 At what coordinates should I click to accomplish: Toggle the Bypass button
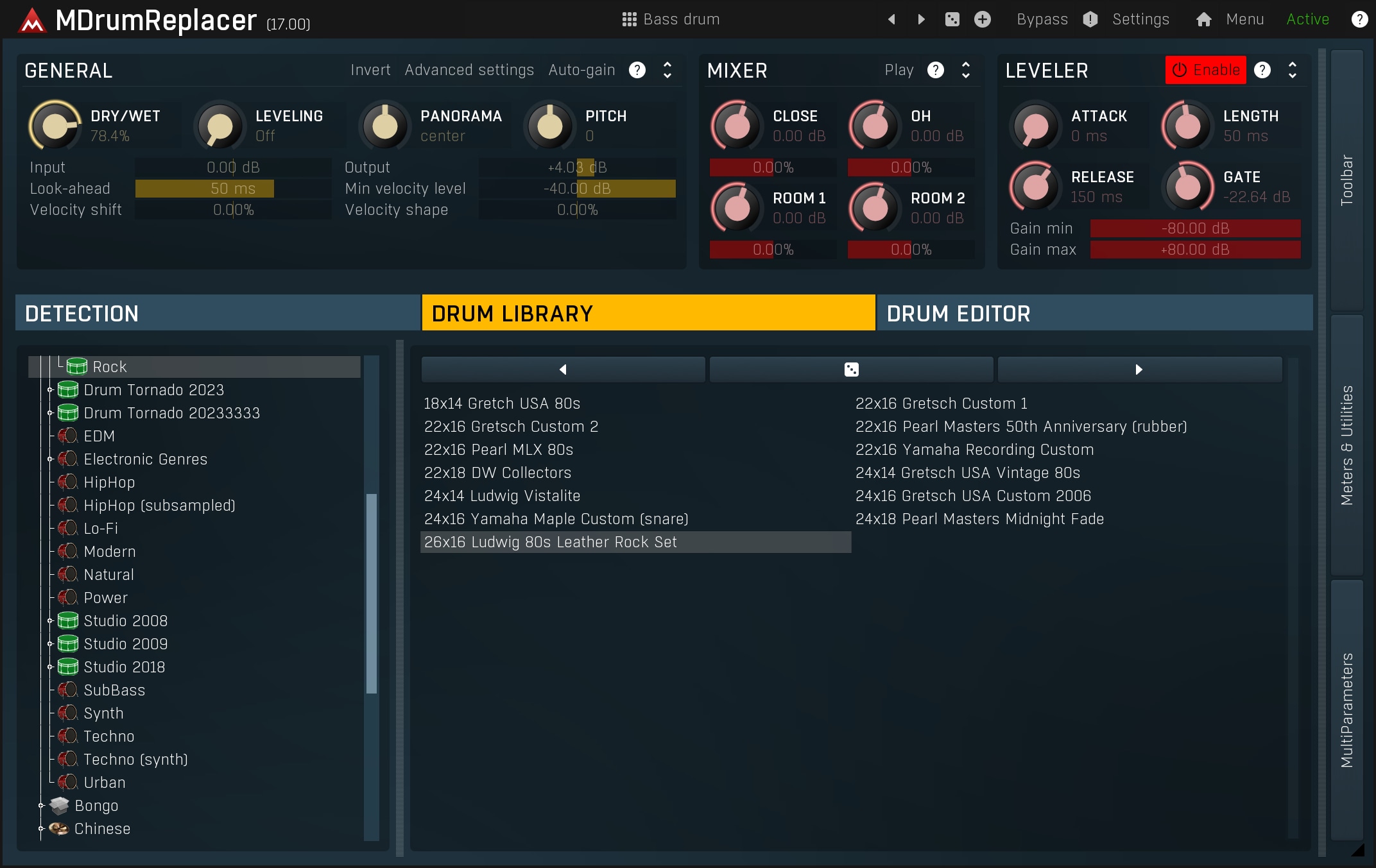click(1042, 19)
